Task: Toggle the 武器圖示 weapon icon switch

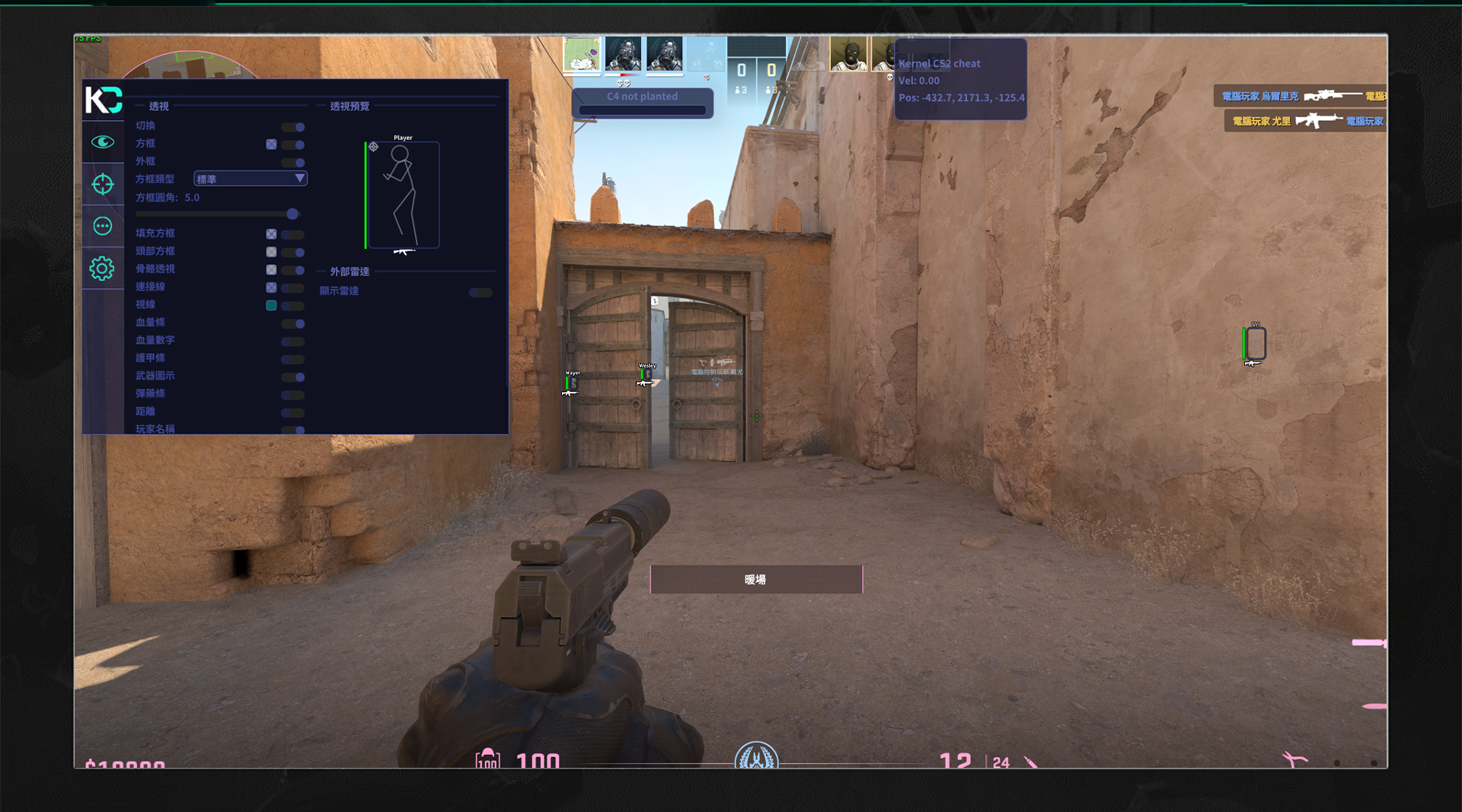Action: point(293,377)
